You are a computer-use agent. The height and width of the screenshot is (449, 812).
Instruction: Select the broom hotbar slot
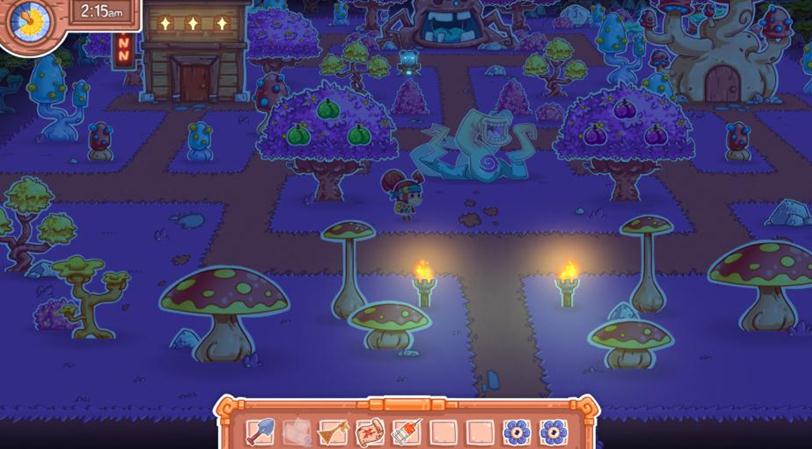pyautogui.click(x=333, y=432)
